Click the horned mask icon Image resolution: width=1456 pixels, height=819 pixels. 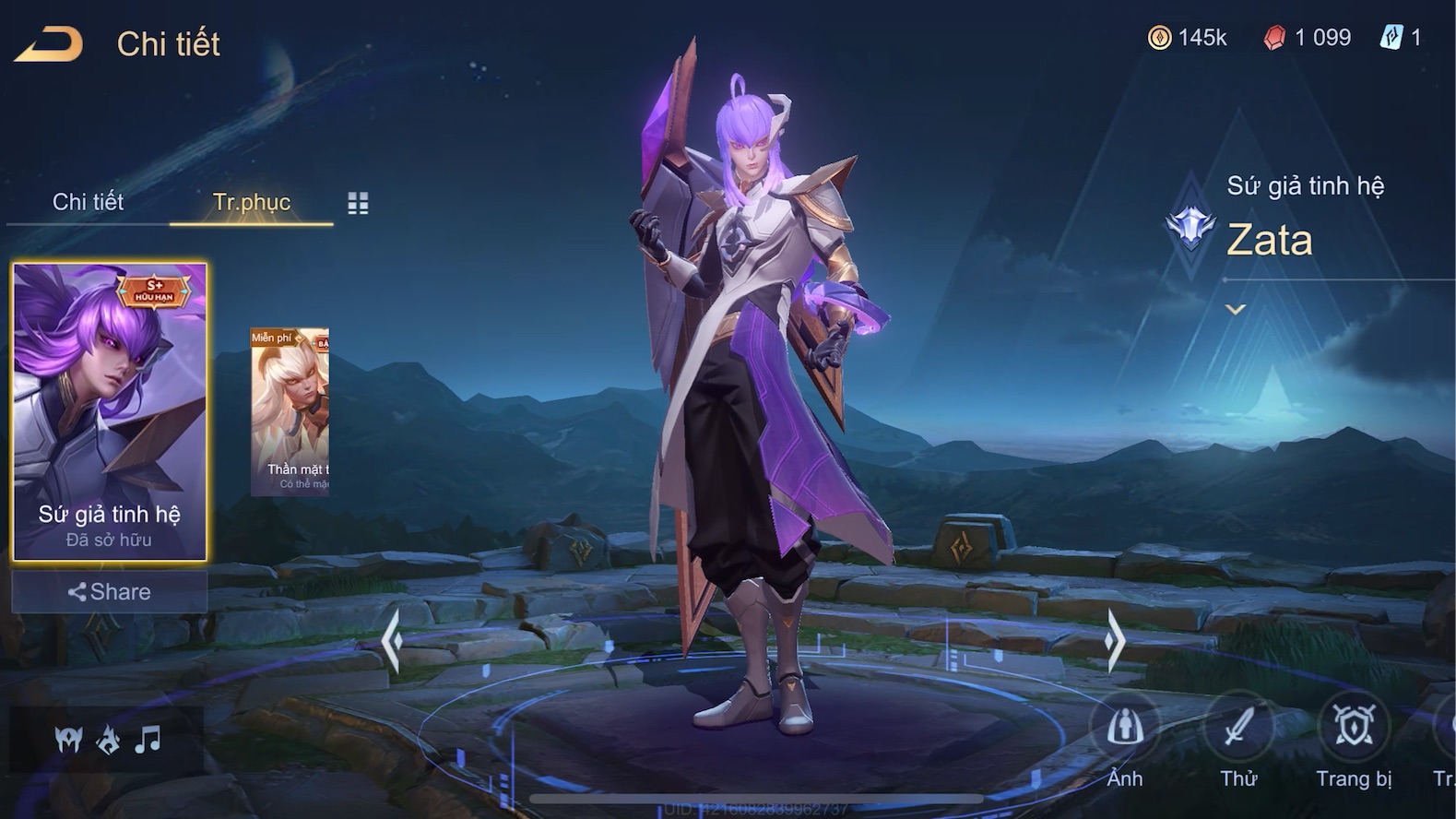[x=68, y=739]
